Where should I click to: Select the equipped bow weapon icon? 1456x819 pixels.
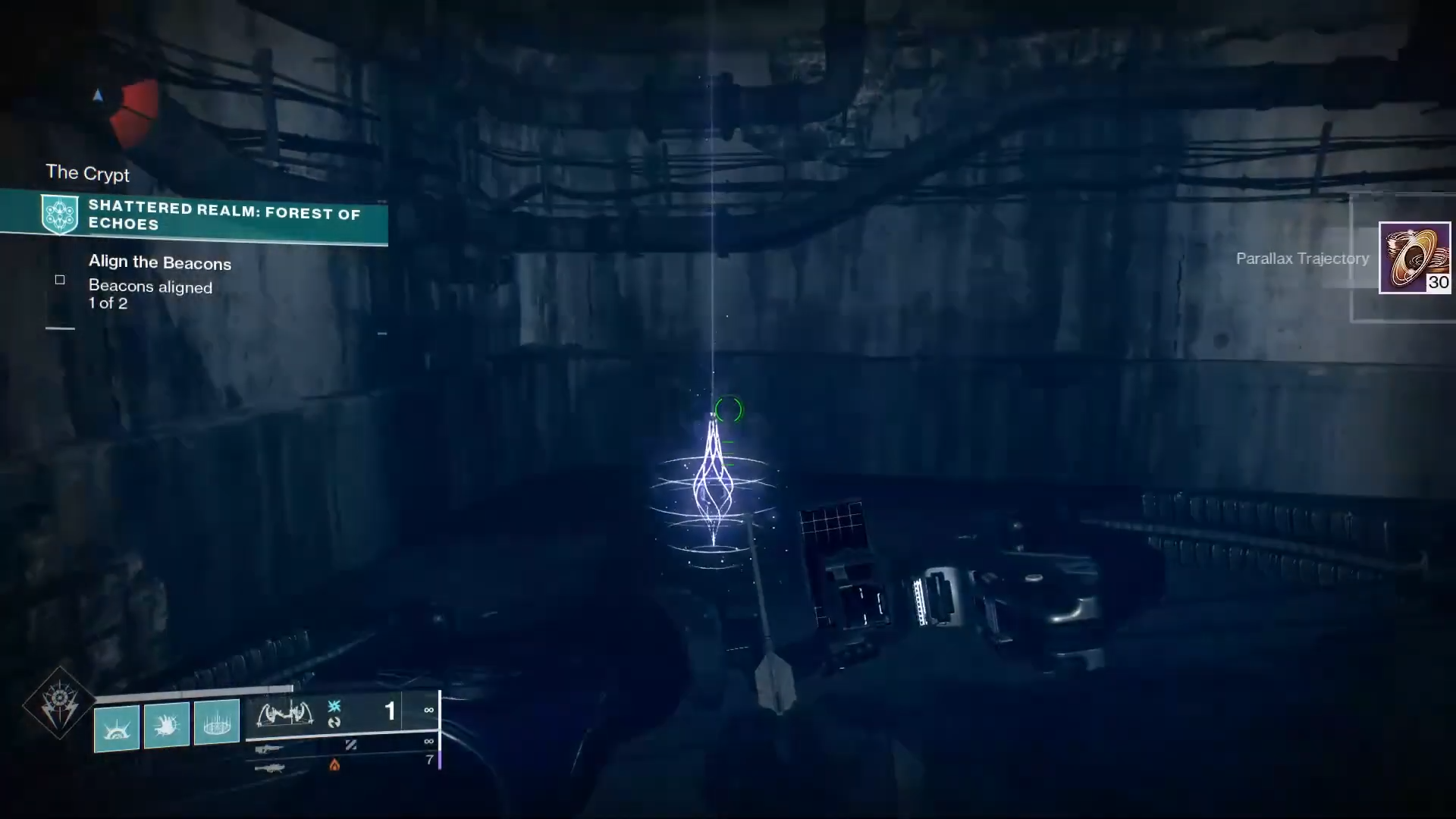point(285,713)
